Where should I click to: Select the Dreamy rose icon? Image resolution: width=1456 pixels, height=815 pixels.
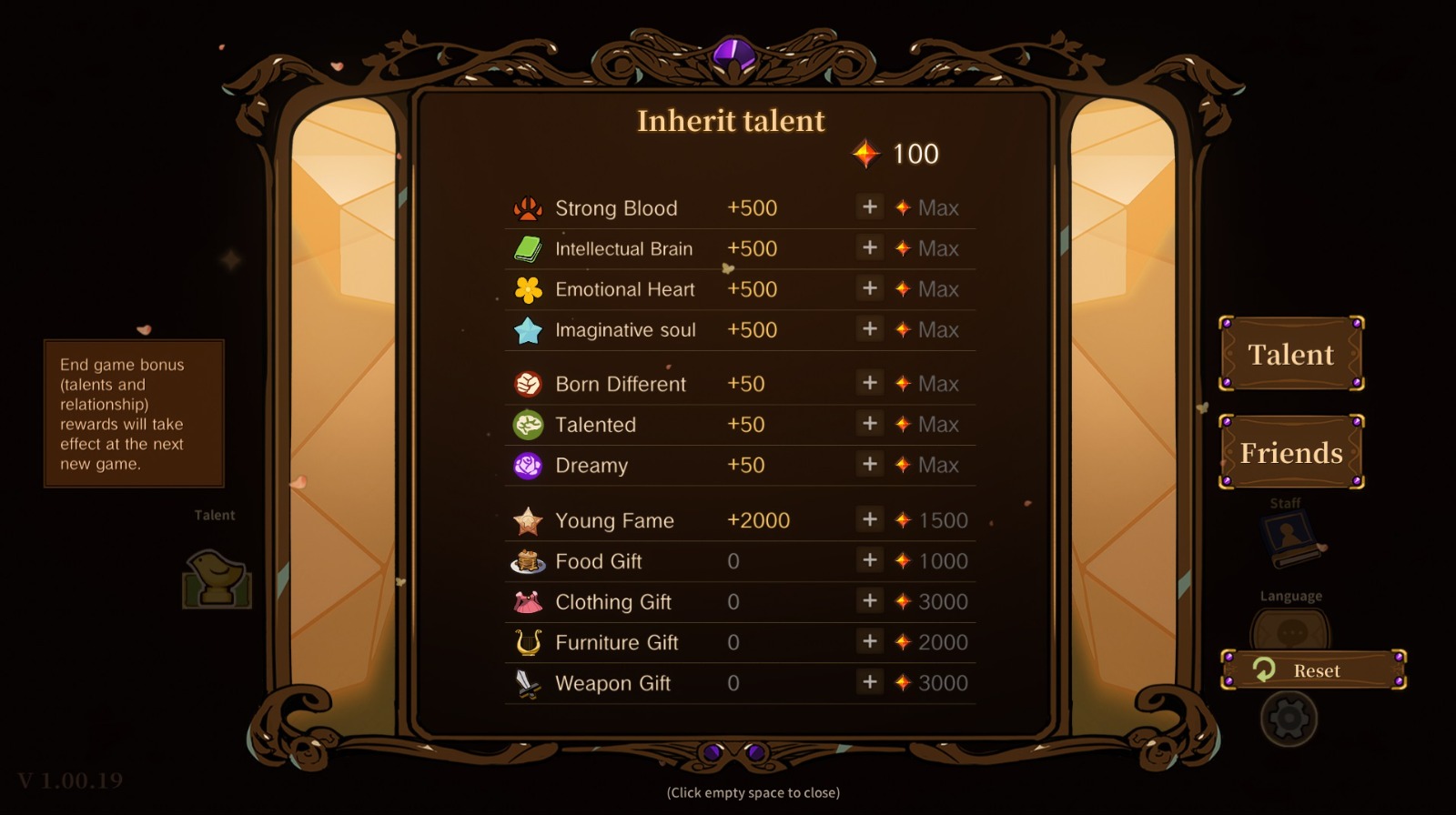(x=526, y=465)
